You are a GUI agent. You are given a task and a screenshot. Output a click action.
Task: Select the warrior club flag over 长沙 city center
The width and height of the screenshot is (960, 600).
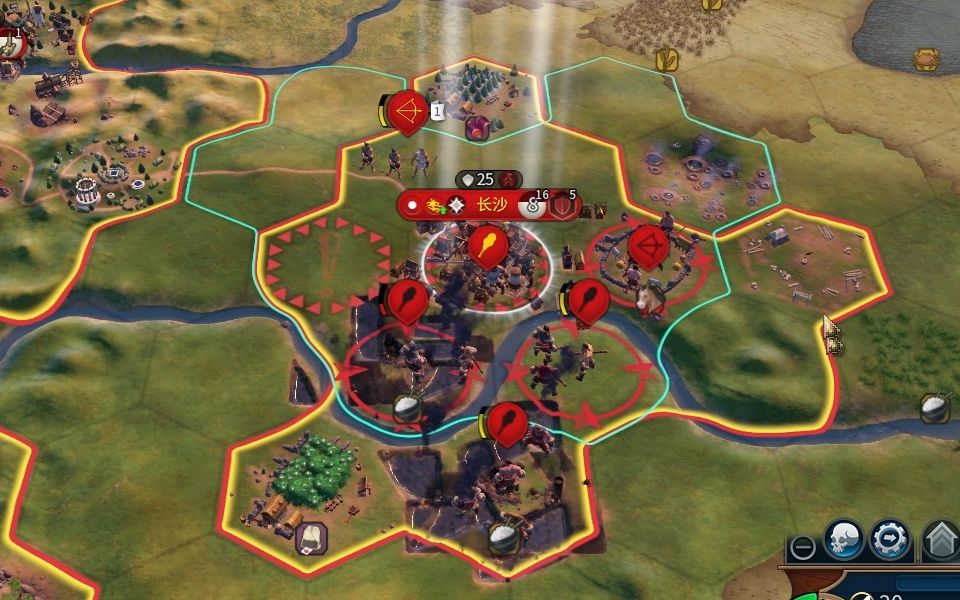(486, 246)
